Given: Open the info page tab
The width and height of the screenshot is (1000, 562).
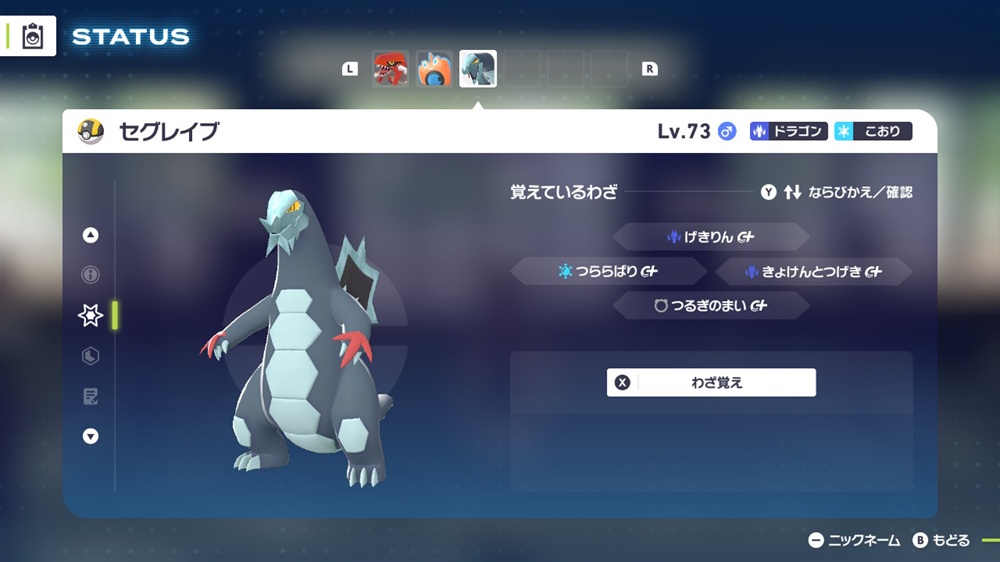Looking at the screenshot, I should pos(91,275).
